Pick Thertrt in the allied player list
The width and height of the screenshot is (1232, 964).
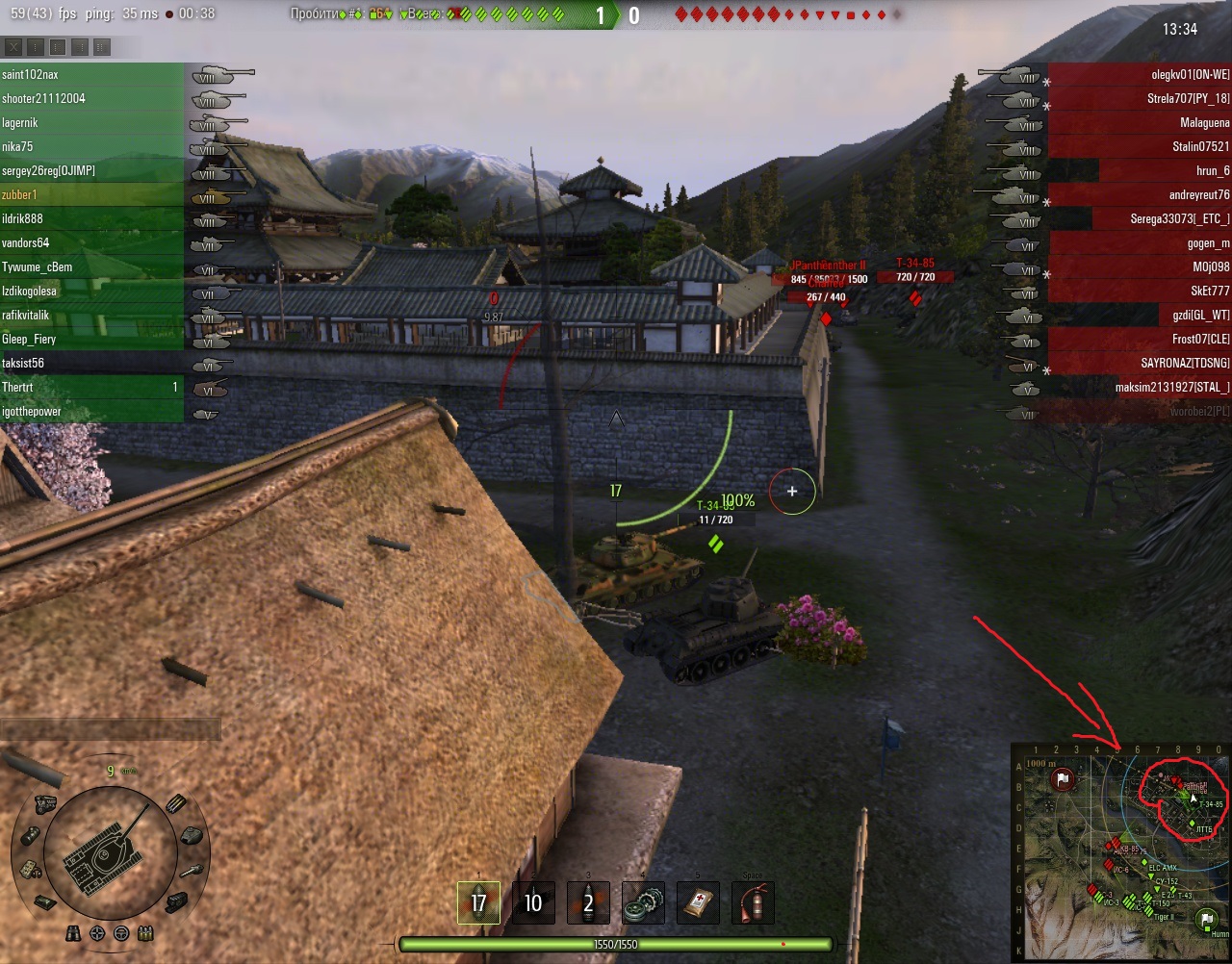[18, 387]
